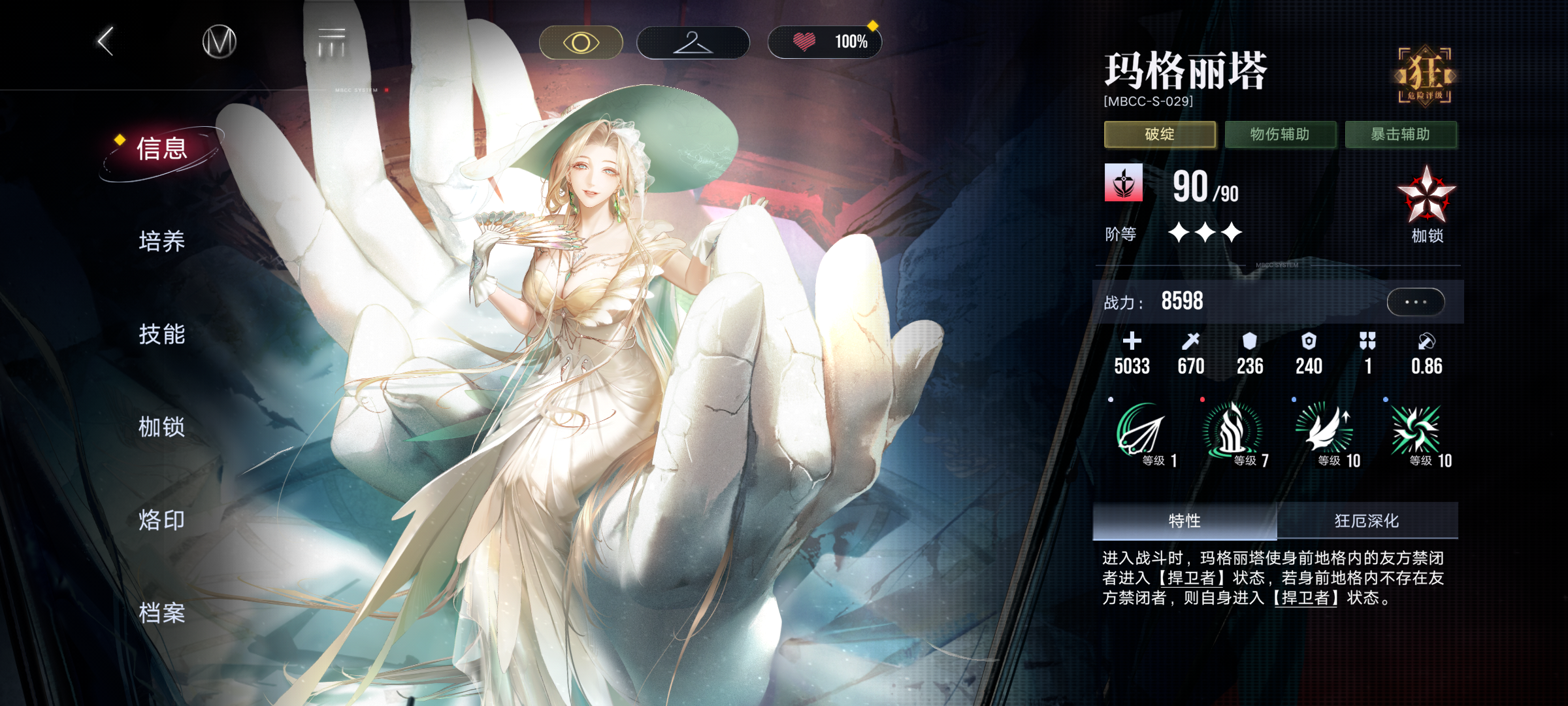Choose 枷锁 in the left menu
Image resolution: width=1568 pixels, height=706 pixels.
pos(162,427)
